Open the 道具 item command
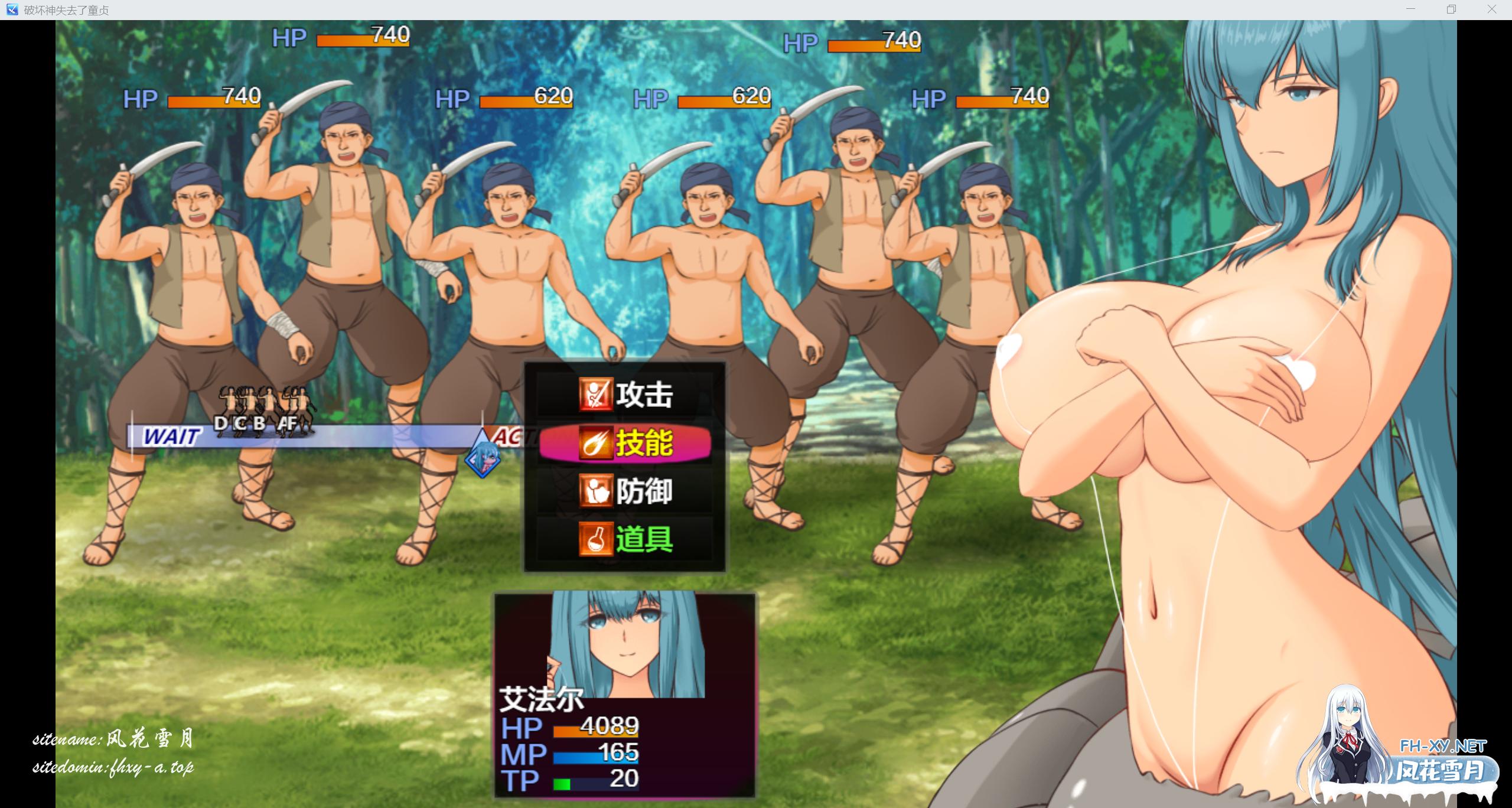Screen dimensions: 1512x808 (x=625, y=539)
